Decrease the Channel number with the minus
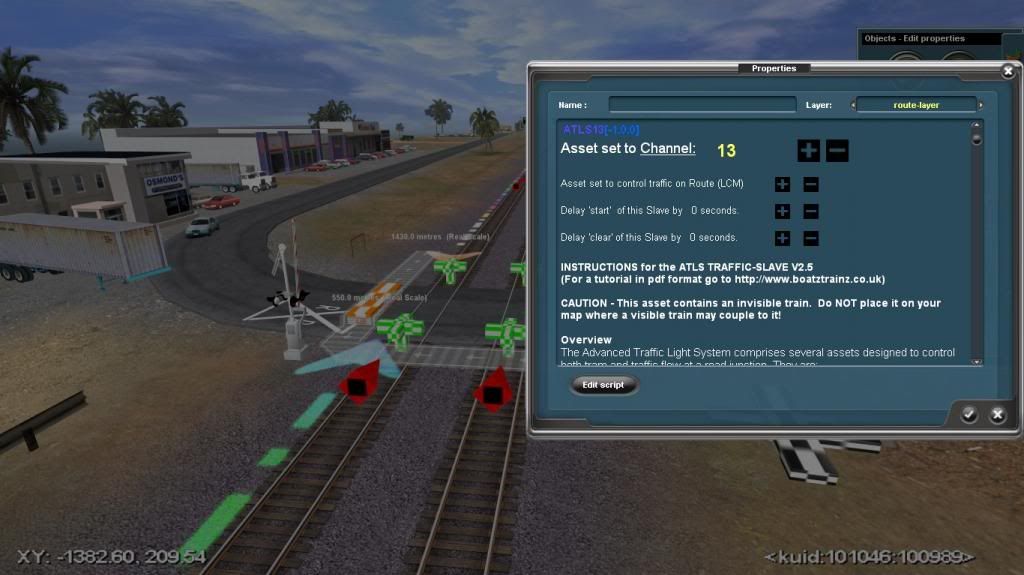 click(838, 151)
